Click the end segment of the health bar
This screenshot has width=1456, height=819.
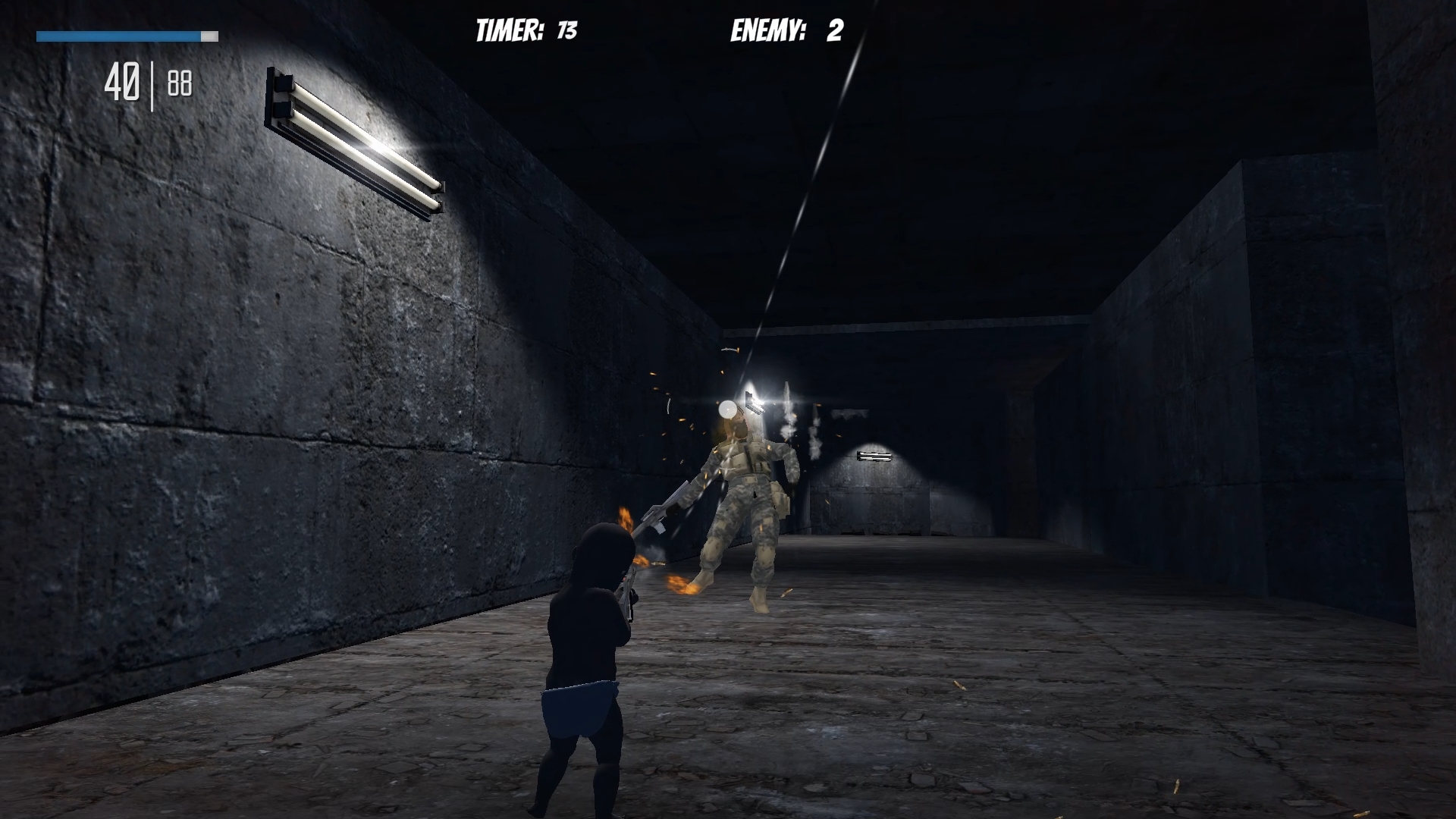click(211, 35)
